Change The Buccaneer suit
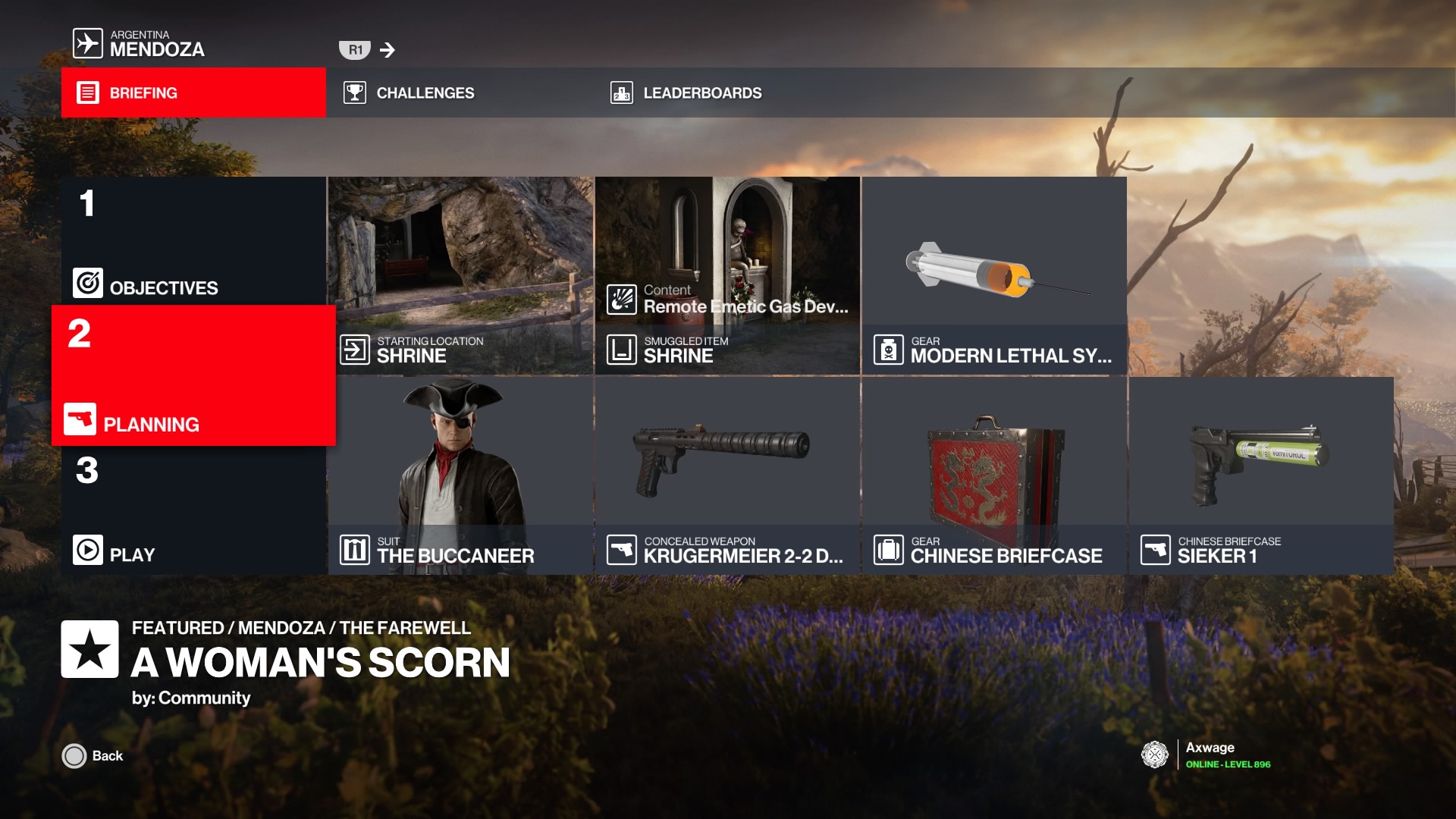This screenshot has height=819, width=1456. click(x=460, y=475)
